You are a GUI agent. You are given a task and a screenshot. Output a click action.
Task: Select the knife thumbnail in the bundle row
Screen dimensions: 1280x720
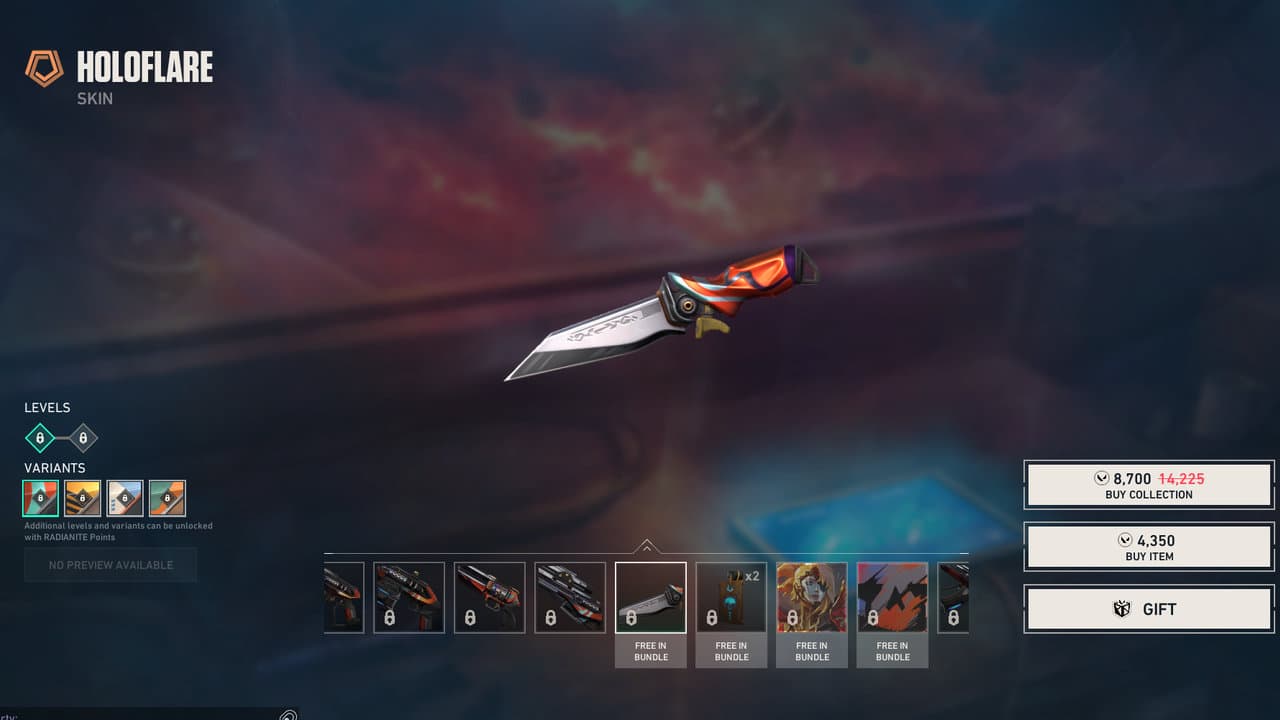[x=650, y=597]
